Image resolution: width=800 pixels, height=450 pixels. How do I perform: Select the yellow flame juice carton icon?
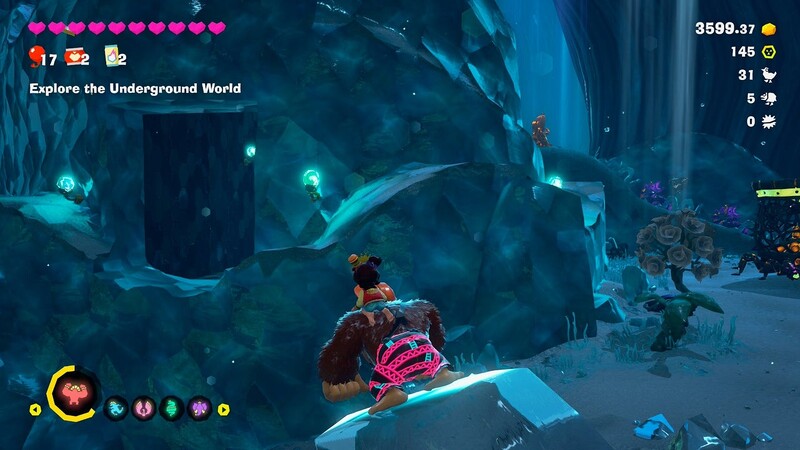tap(110, 56)
